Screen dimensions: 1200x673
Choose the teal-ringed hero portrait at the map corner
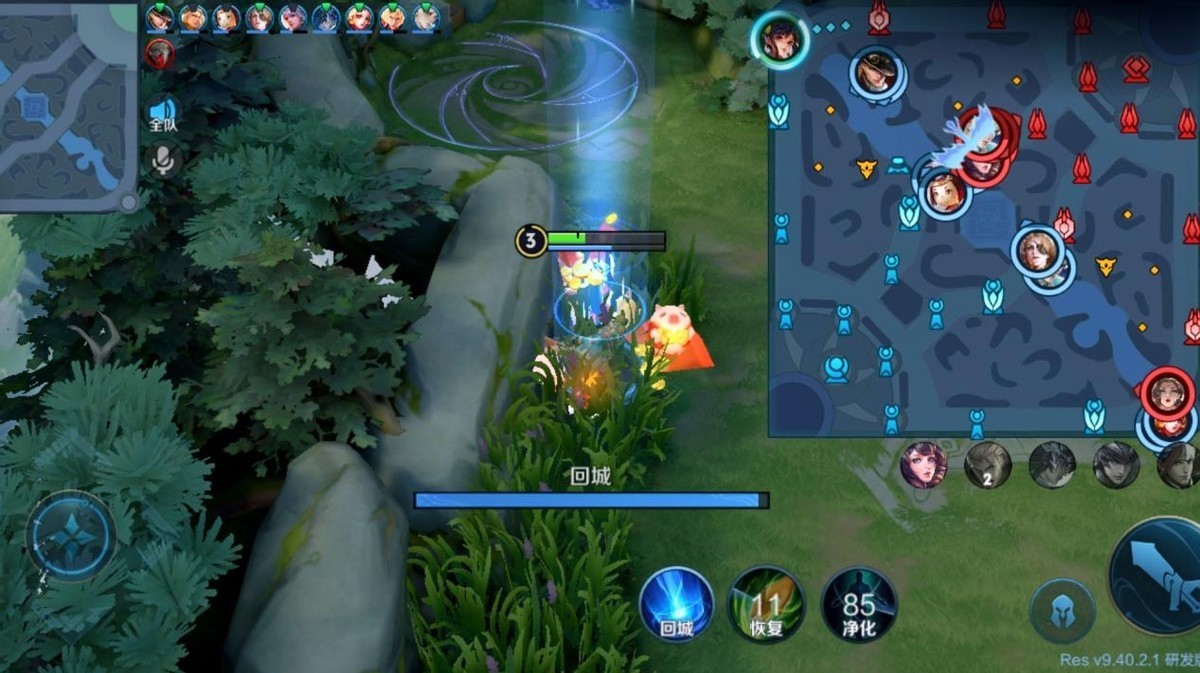[x=780, y=39]
